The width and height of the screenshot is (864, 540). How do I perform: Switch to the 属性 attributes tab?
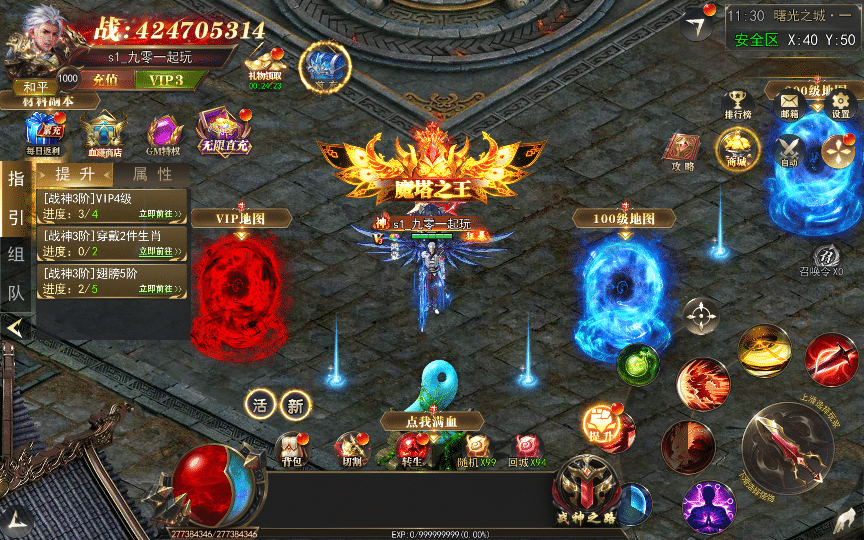[152, 174]
